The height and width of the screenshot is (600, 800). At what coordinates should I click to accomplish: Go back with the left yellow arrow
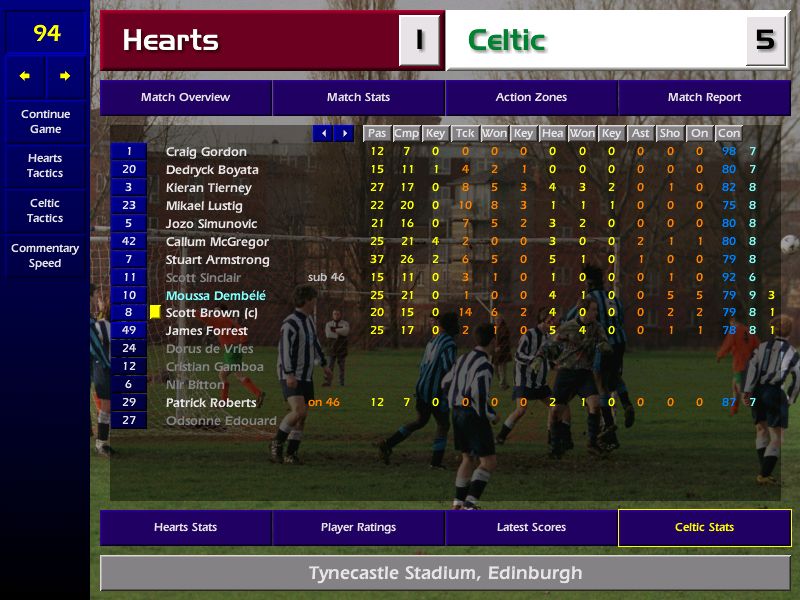point(25,76)
